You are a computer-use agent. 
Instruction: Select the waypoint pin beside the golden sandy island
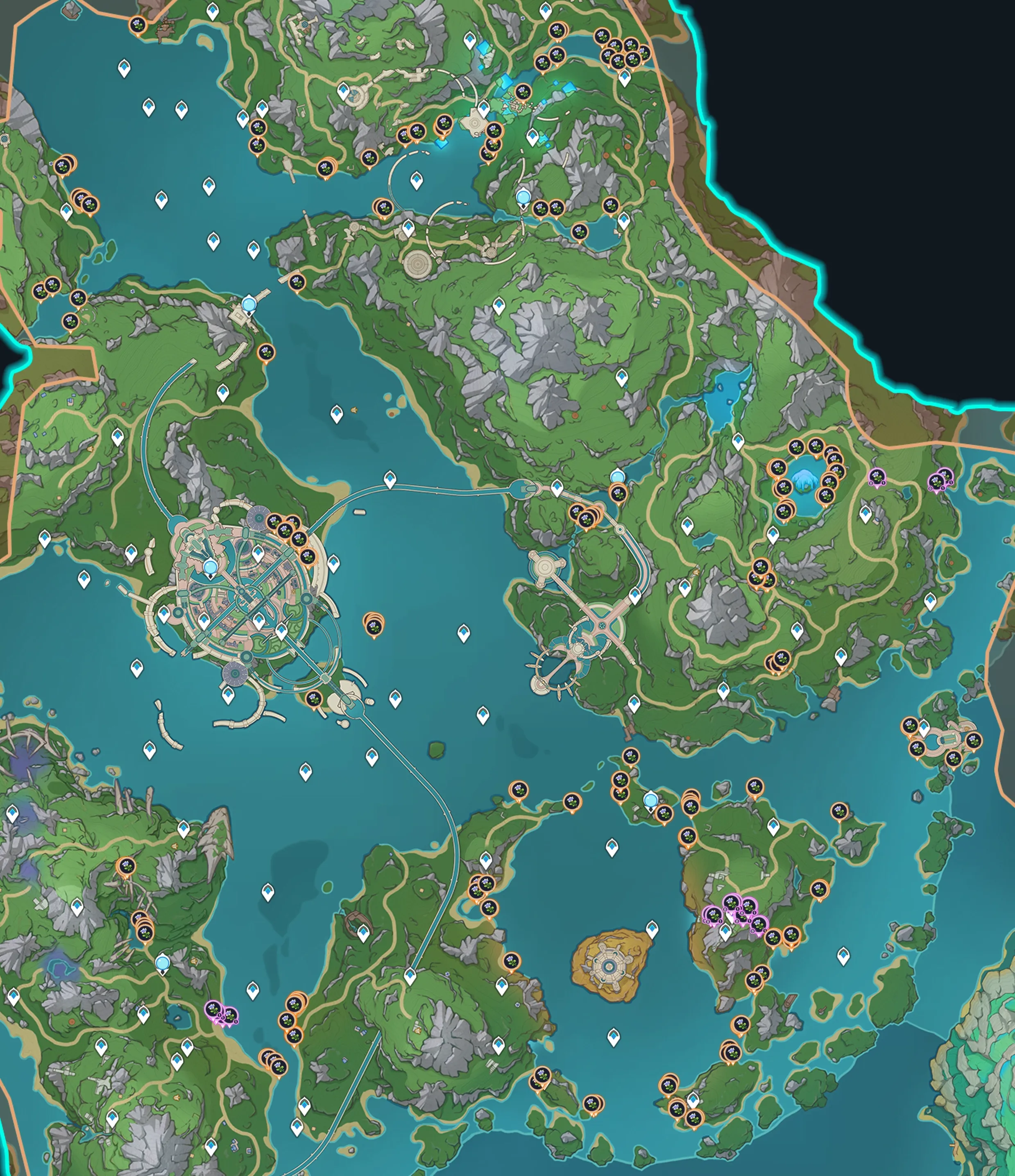point(652,929)
